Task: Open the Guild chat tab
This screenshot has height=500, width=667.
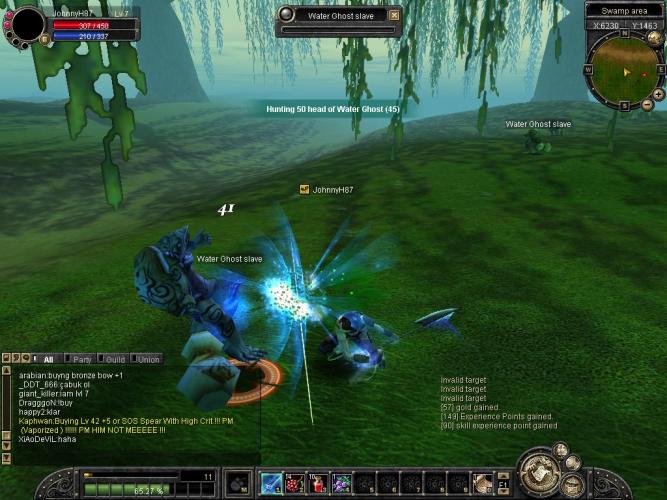Action: click(115, 359)
